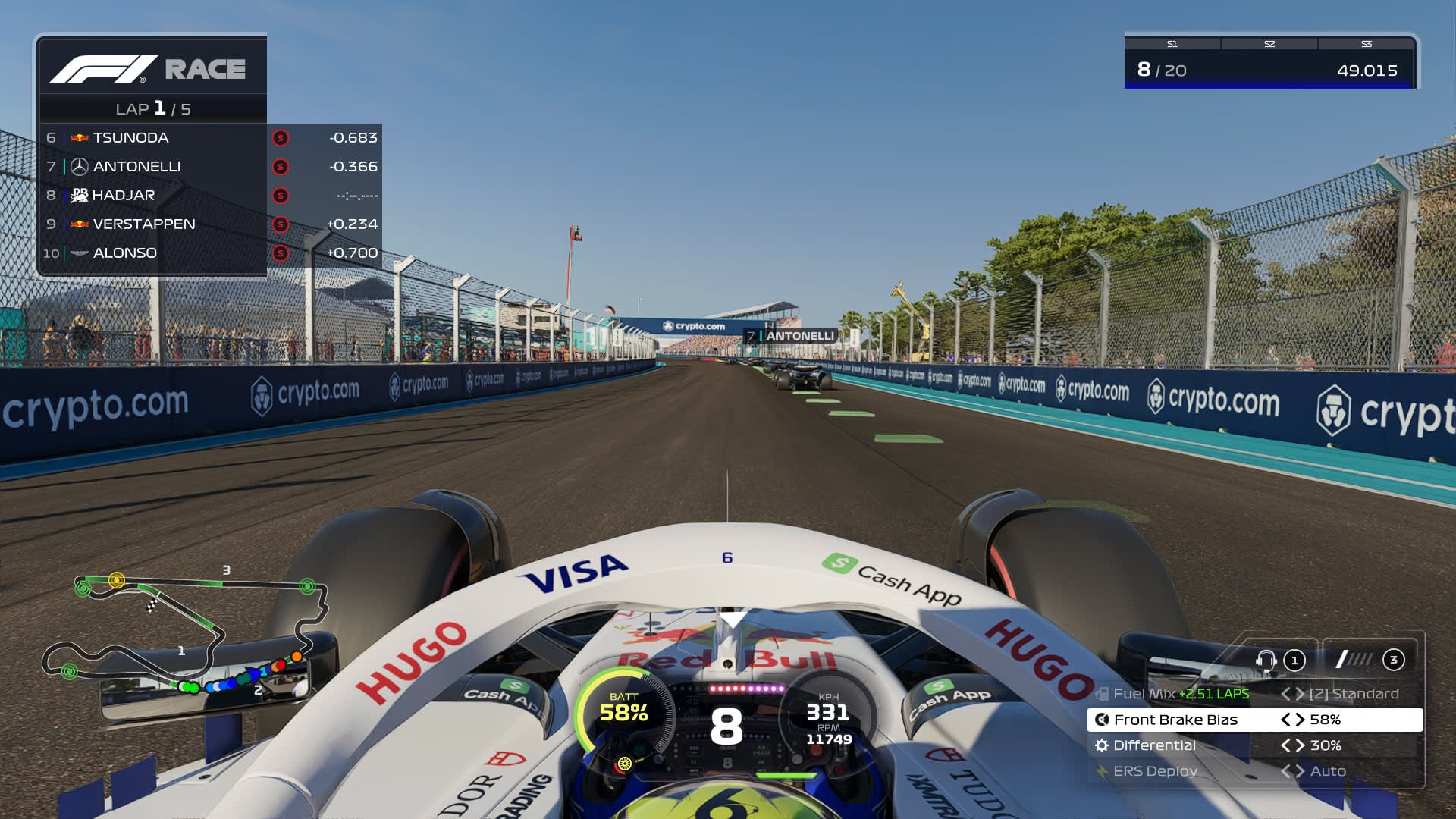Raise Differential using its right arrow
Viewport: 1456px width, 819px height.
click(1300, 745)
